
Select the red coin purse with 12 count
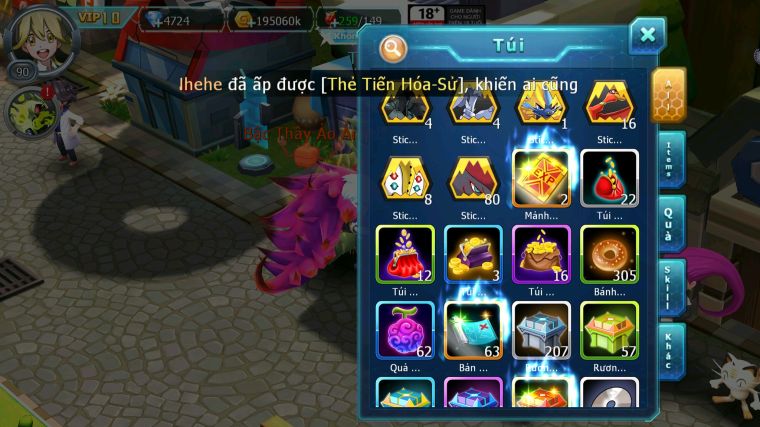(404, 254)
